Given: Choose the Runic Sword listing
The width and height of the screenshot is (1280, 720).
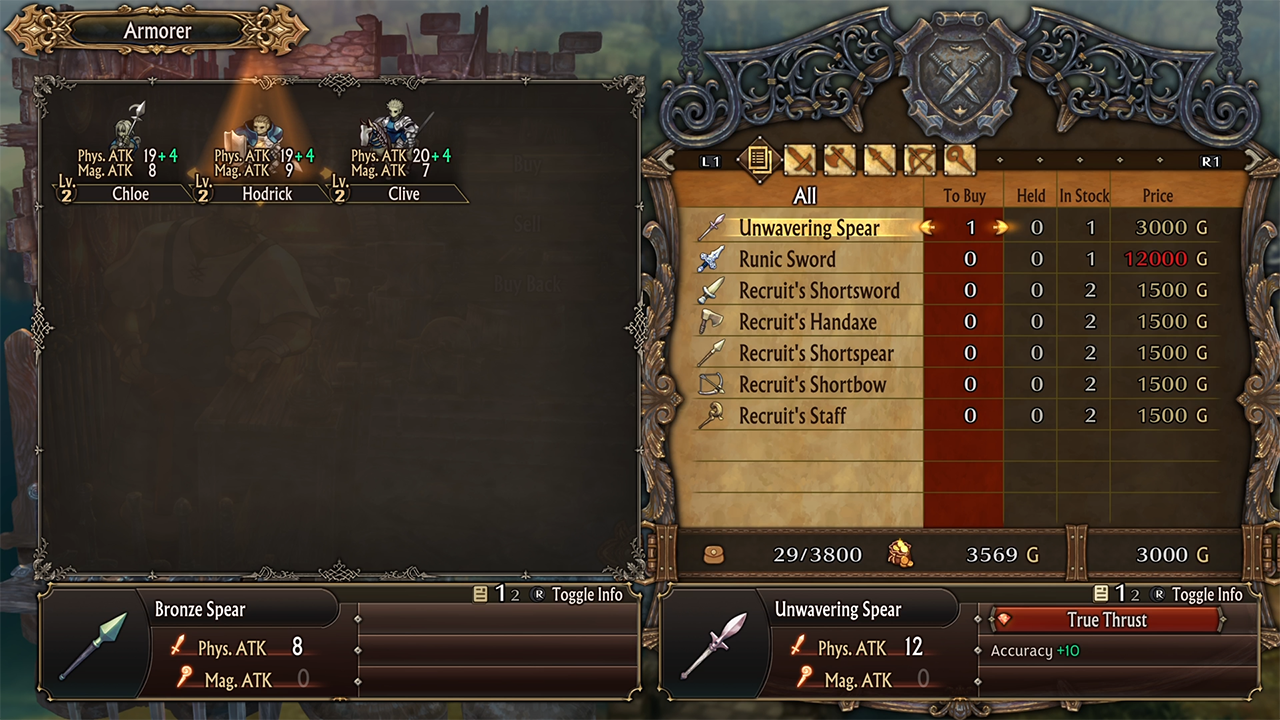Looking at the screenshot, I should pos(787,260).
